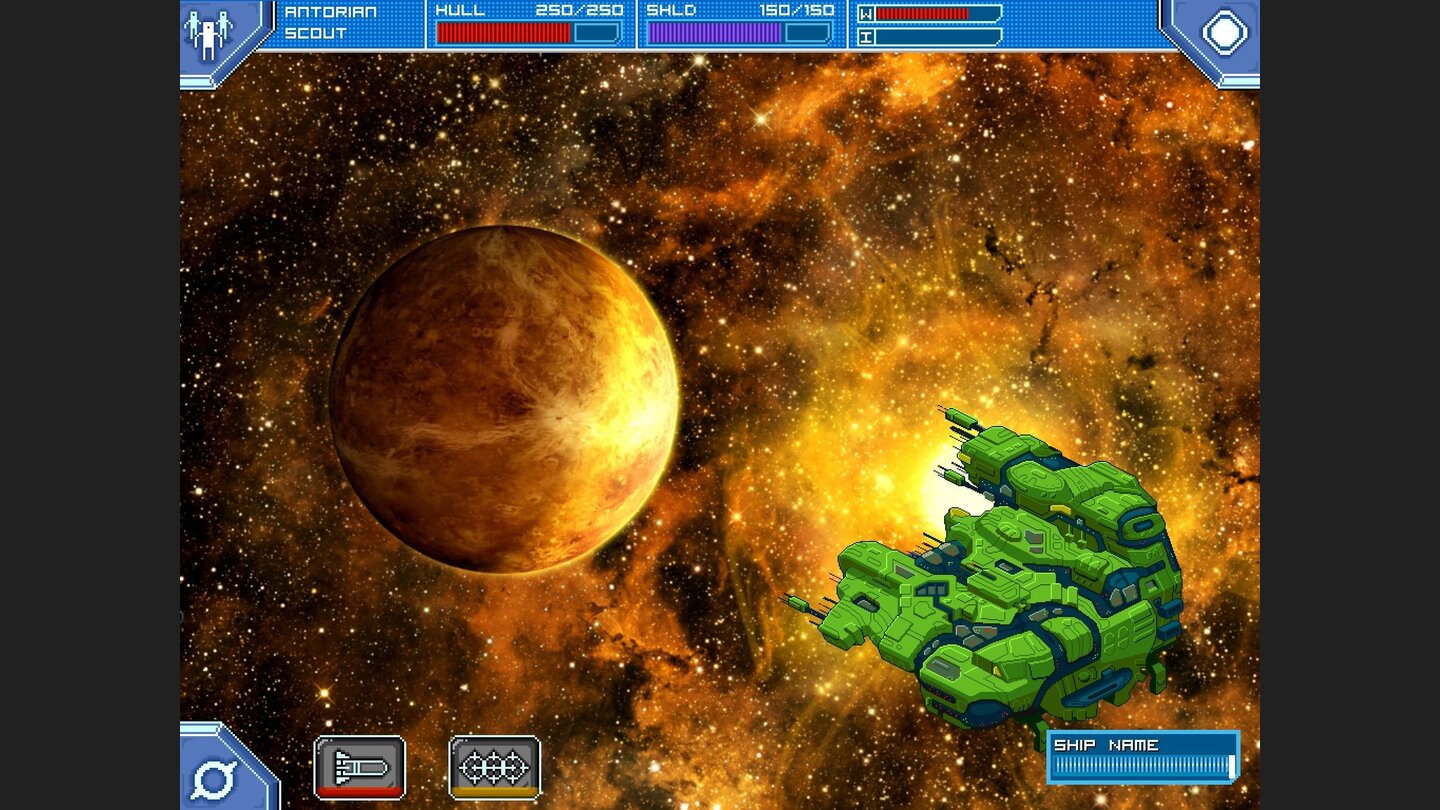Click the I weapon status icon
The image size is (1440, 810).
(x=866, y=38)
